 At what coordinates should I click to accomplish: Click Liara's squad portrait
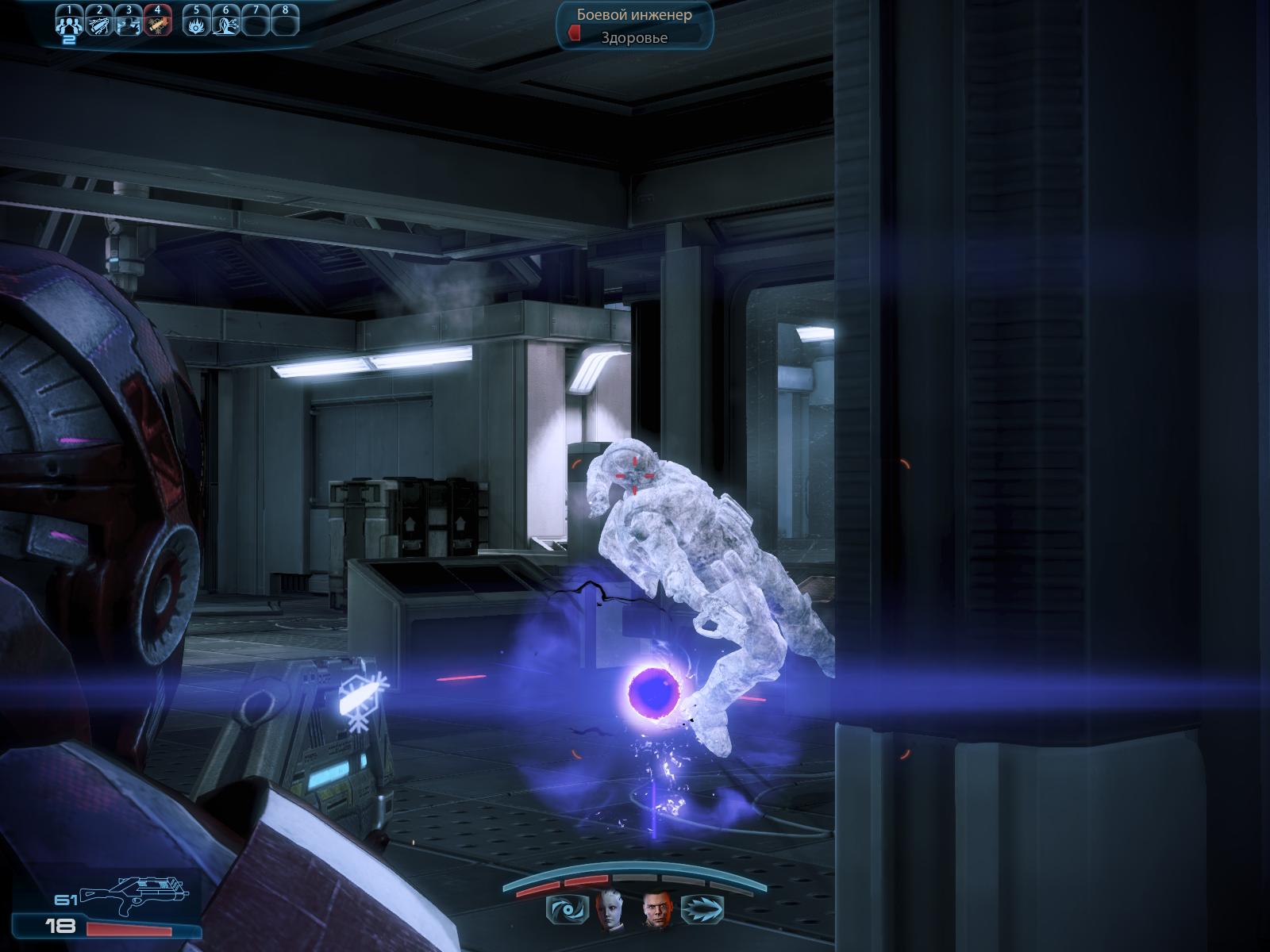coord(610,910)
